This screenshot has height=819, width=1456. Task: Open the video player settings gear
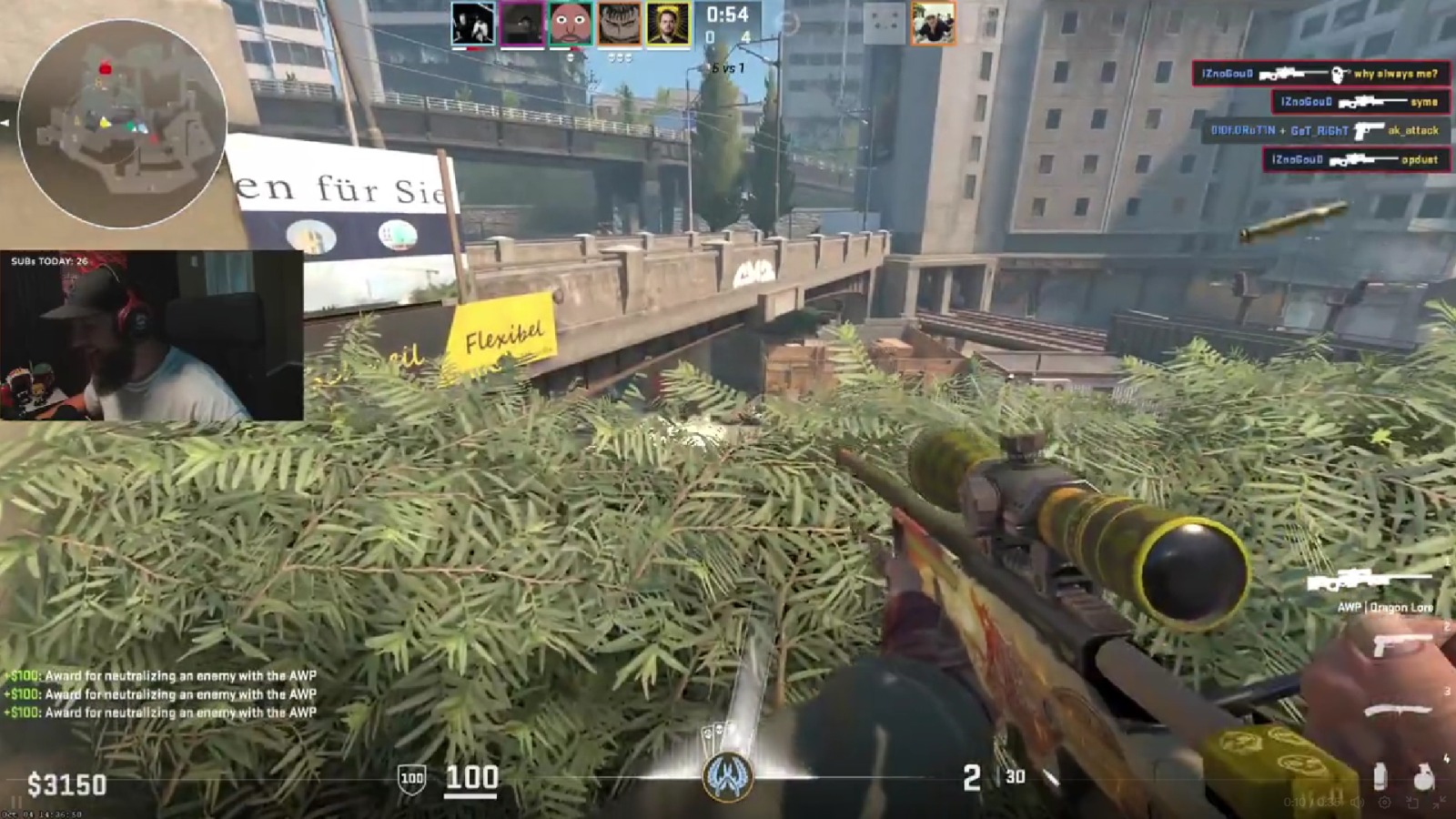(1384, 803)
